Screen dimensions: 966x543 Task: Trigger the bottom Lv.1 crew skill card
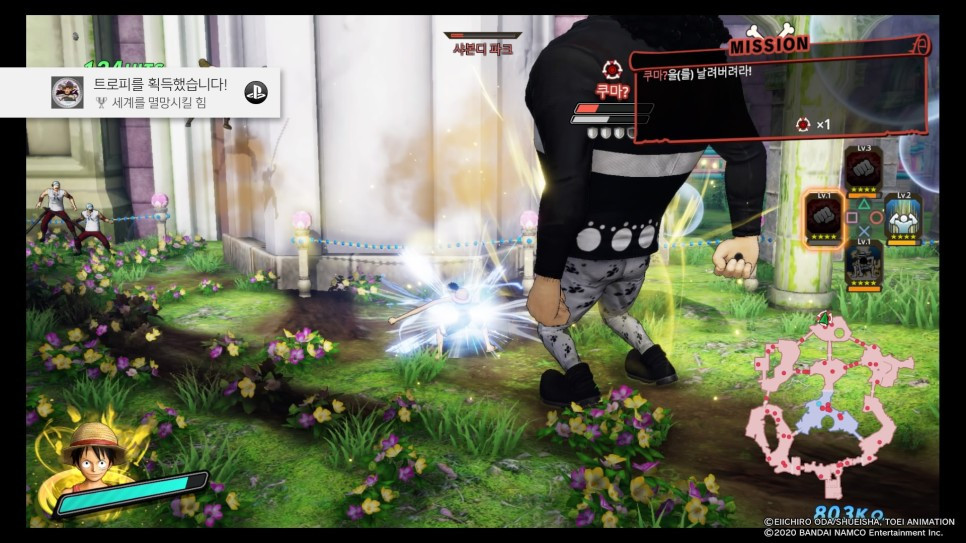[x=863, y=264]
